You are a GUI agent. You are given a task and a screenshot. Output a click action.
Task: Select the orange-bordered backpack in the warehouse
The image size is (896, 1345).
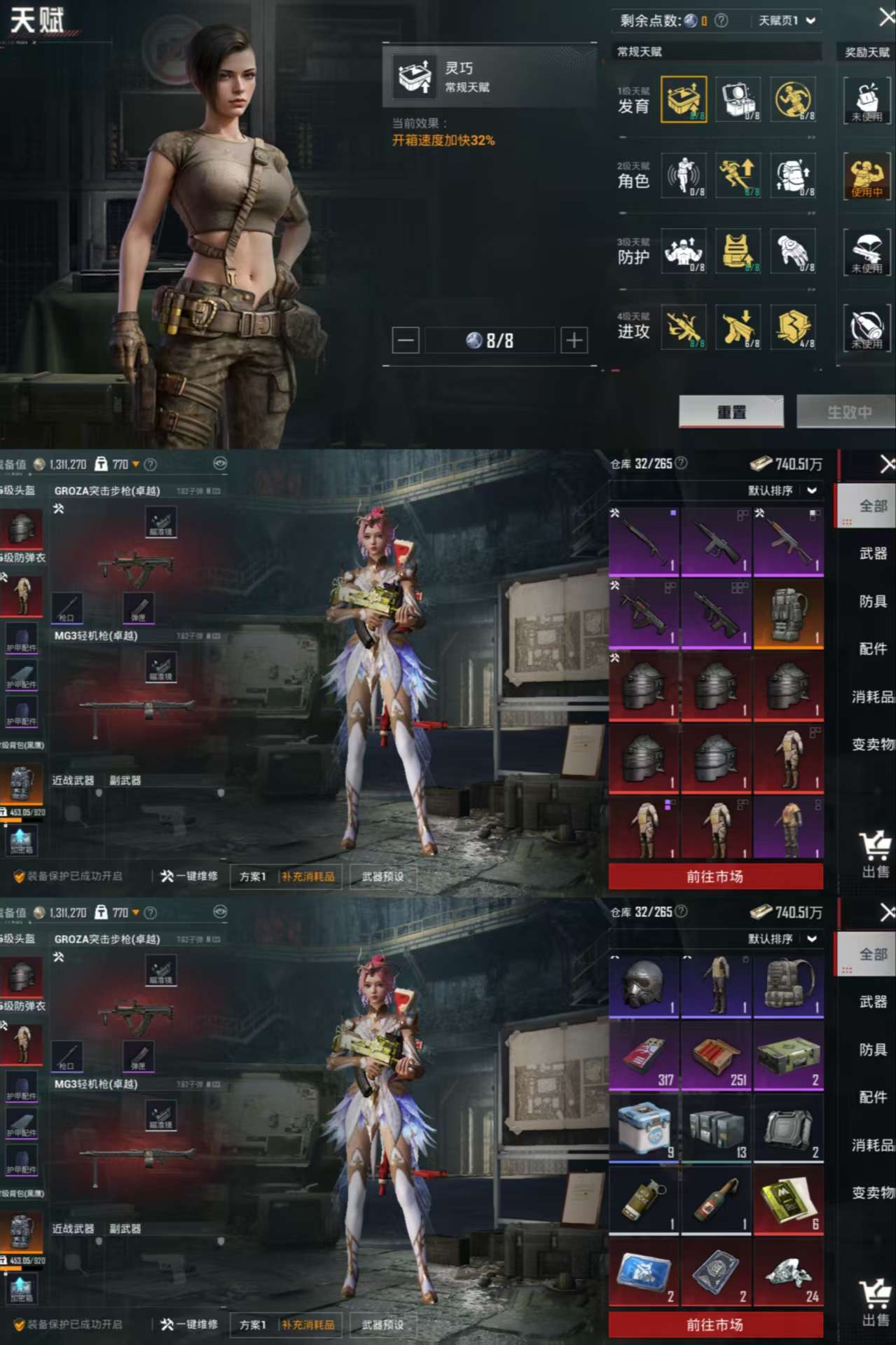(x=788, y=614)
